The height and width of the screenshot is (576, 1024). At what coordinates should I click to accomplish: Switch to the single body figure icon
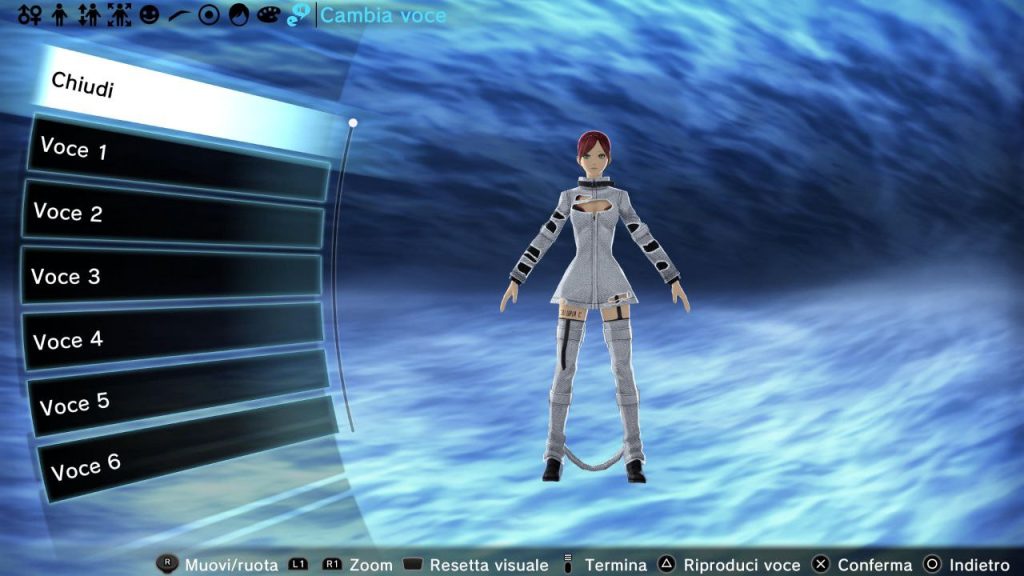pyautogui.click(x=59, y=16)
